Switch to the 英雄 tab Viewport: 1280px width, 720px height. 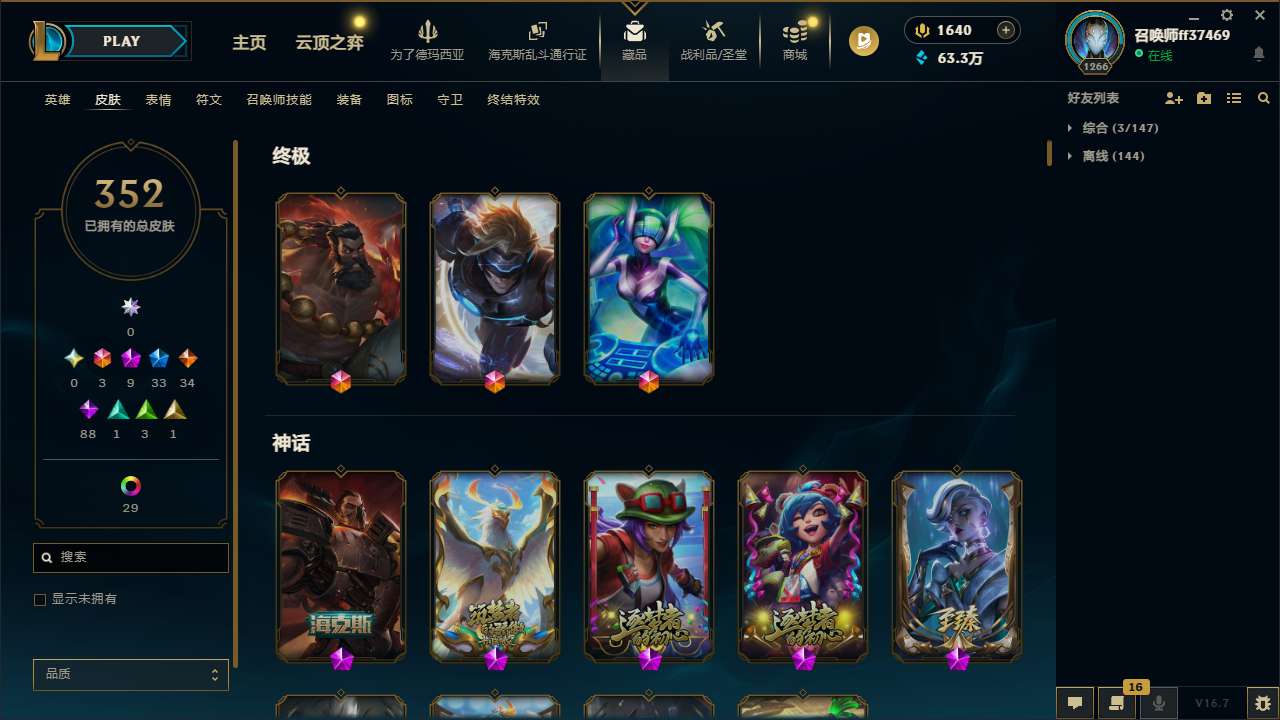(57, 100)
